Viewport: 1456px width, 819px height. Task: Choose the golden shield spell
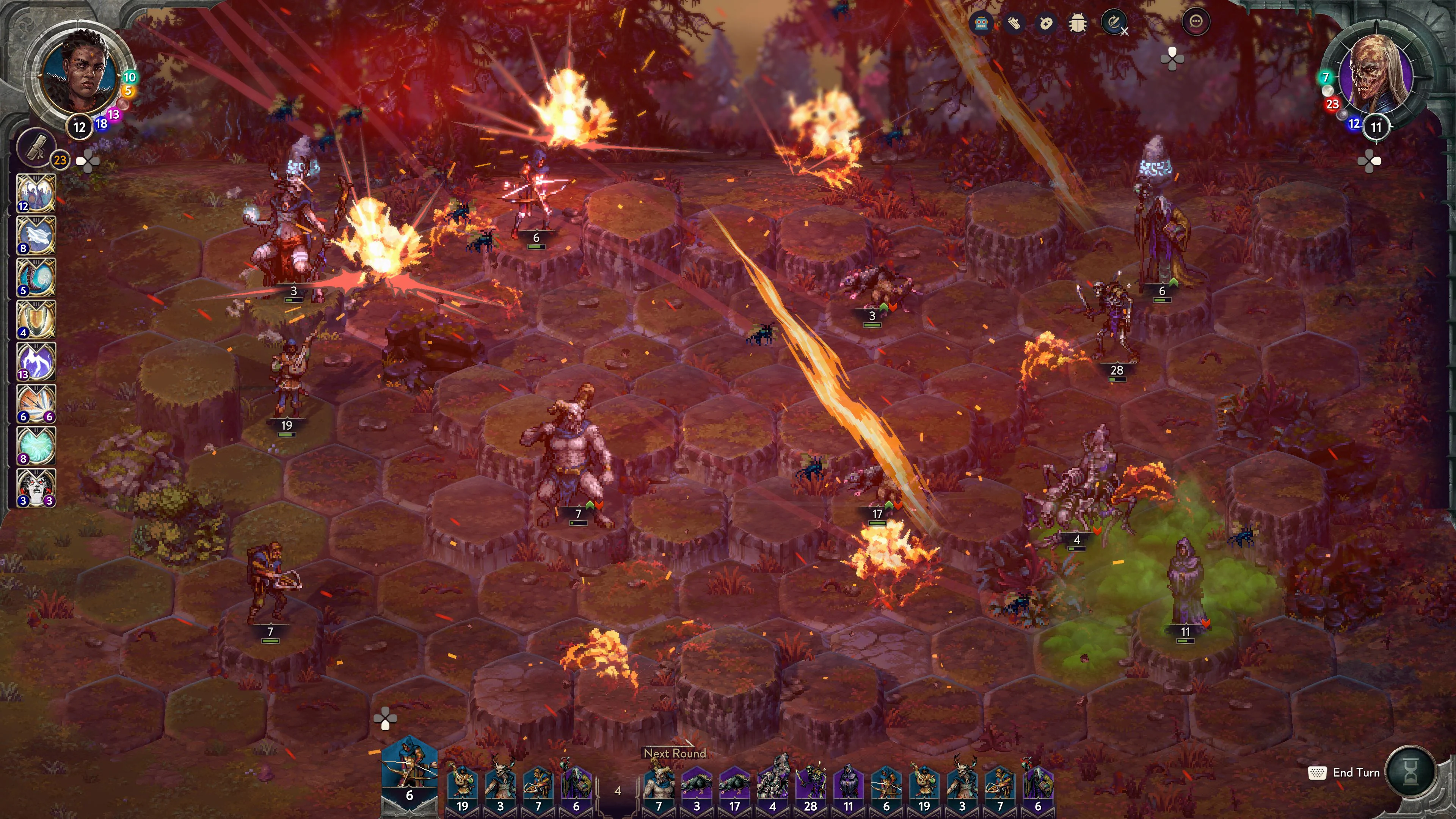[36, 319]
